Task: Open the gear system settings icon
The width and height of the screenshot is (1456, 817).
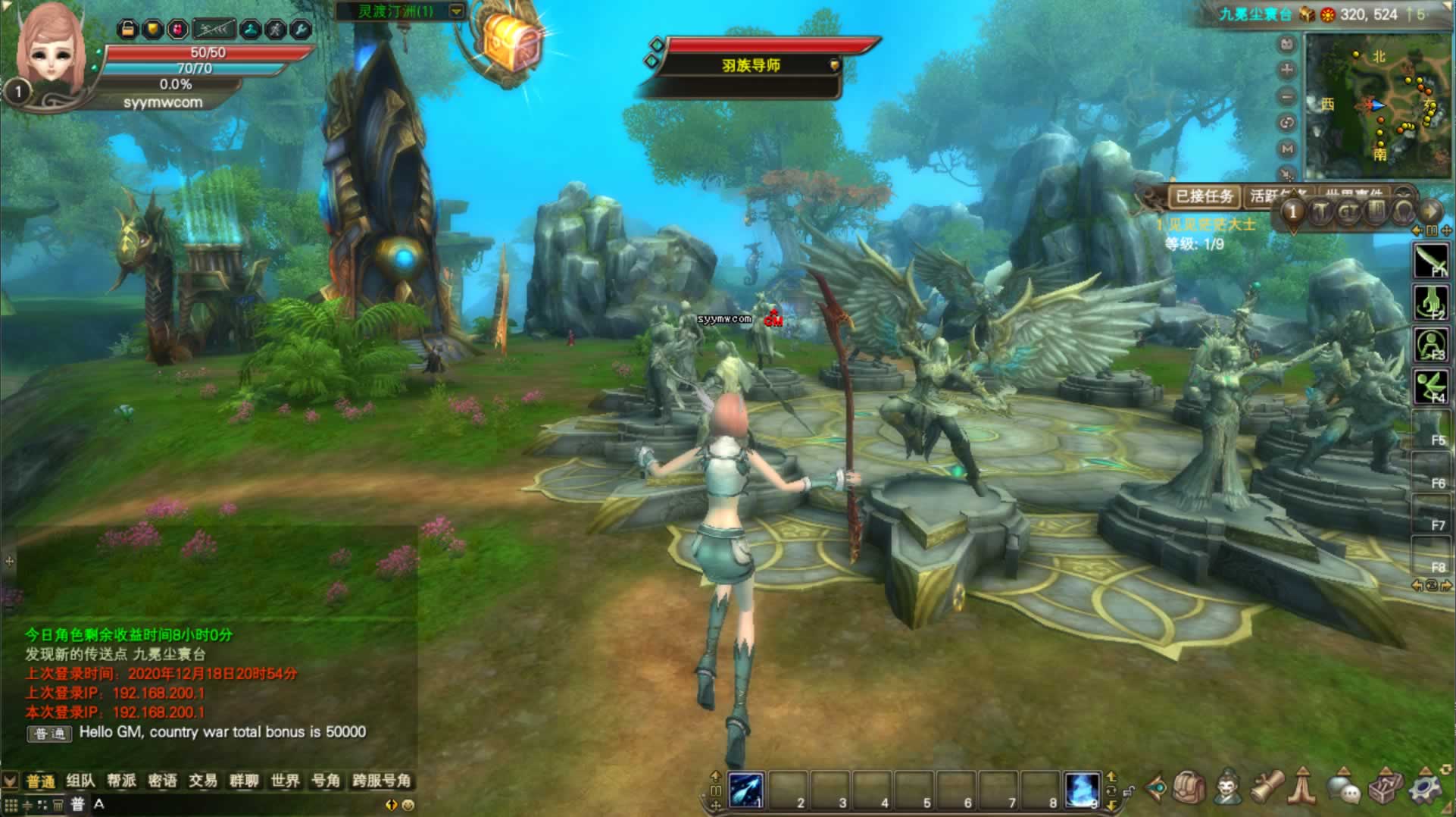Action: click(x=1425, y=789)
